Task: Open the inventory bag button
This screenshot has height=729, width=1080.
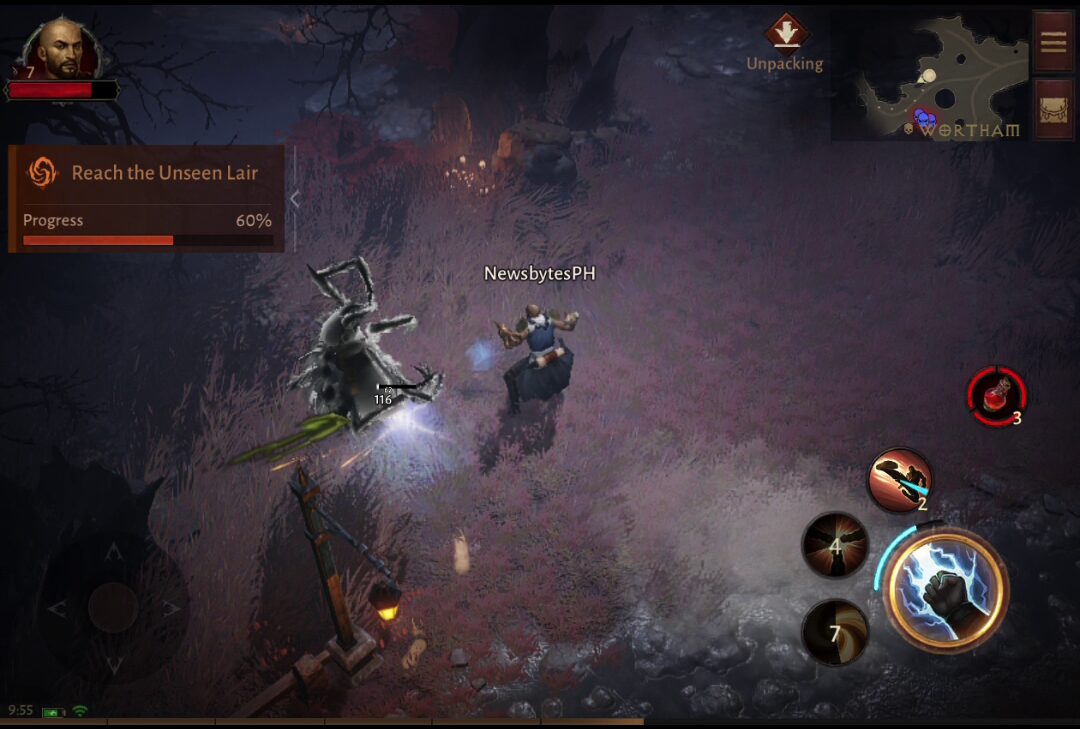Action: coord(1053,110)
